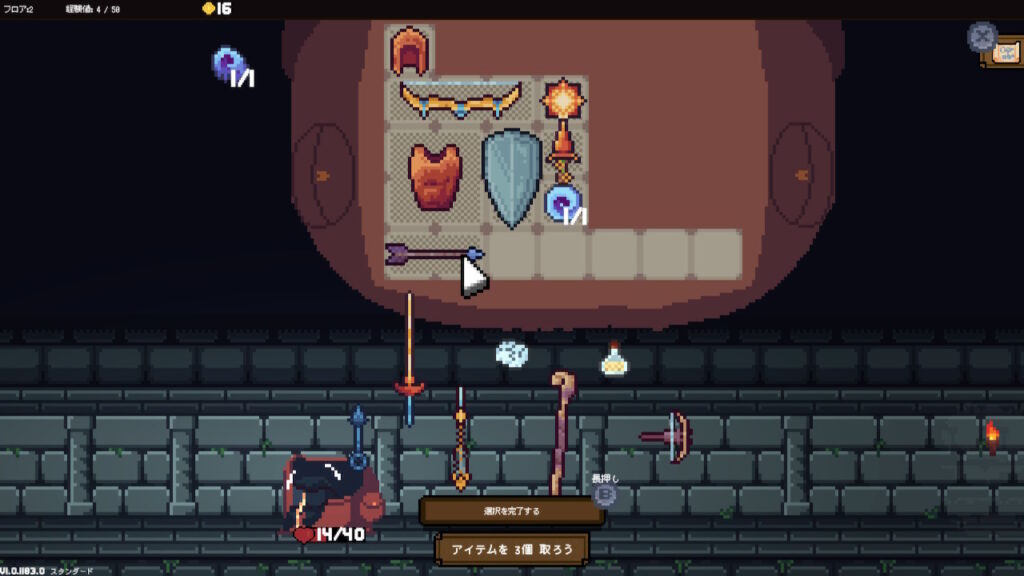Screen dimensions: 1024x576
Task: Take the wooden crook staff
Action: click(x=558, y=430)
